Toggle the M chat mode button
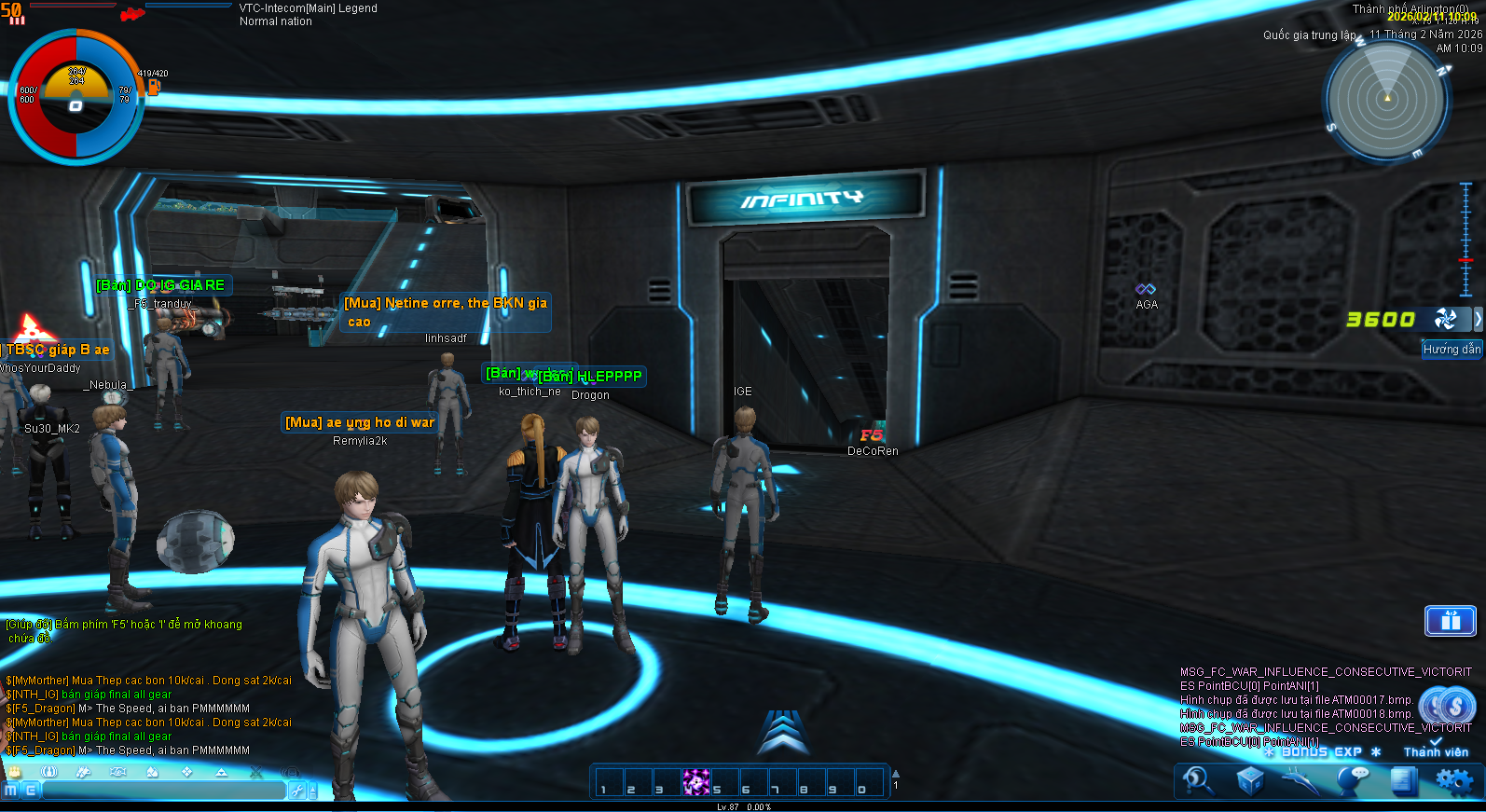 click(x=11, y=791)
